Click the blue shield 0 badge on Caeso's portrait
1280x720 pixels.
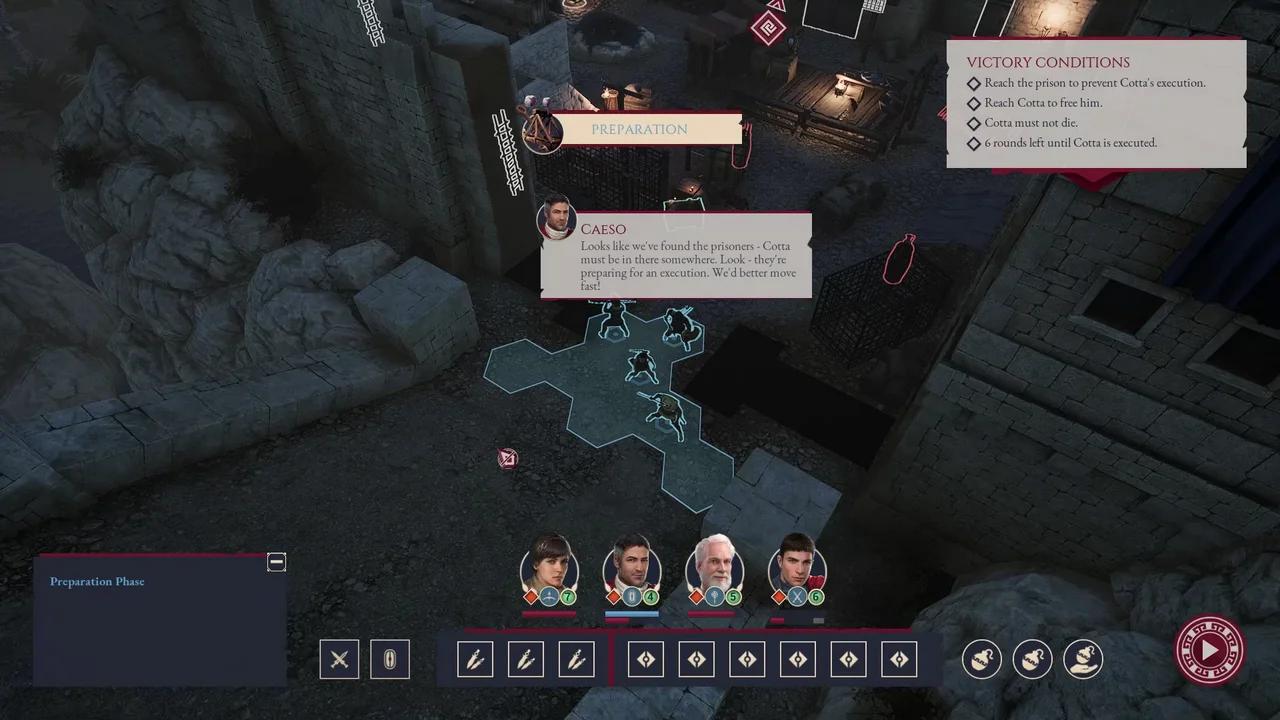click(x=630, y=596)
